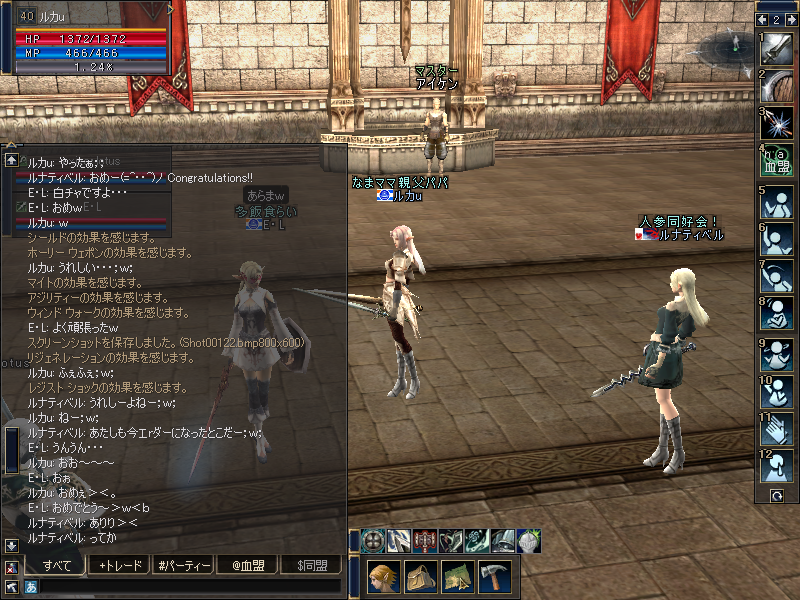This screenshot has height=600, width=800.
Task: Activate the round shield skill in slot 2
Action: [x=776, y=85]
